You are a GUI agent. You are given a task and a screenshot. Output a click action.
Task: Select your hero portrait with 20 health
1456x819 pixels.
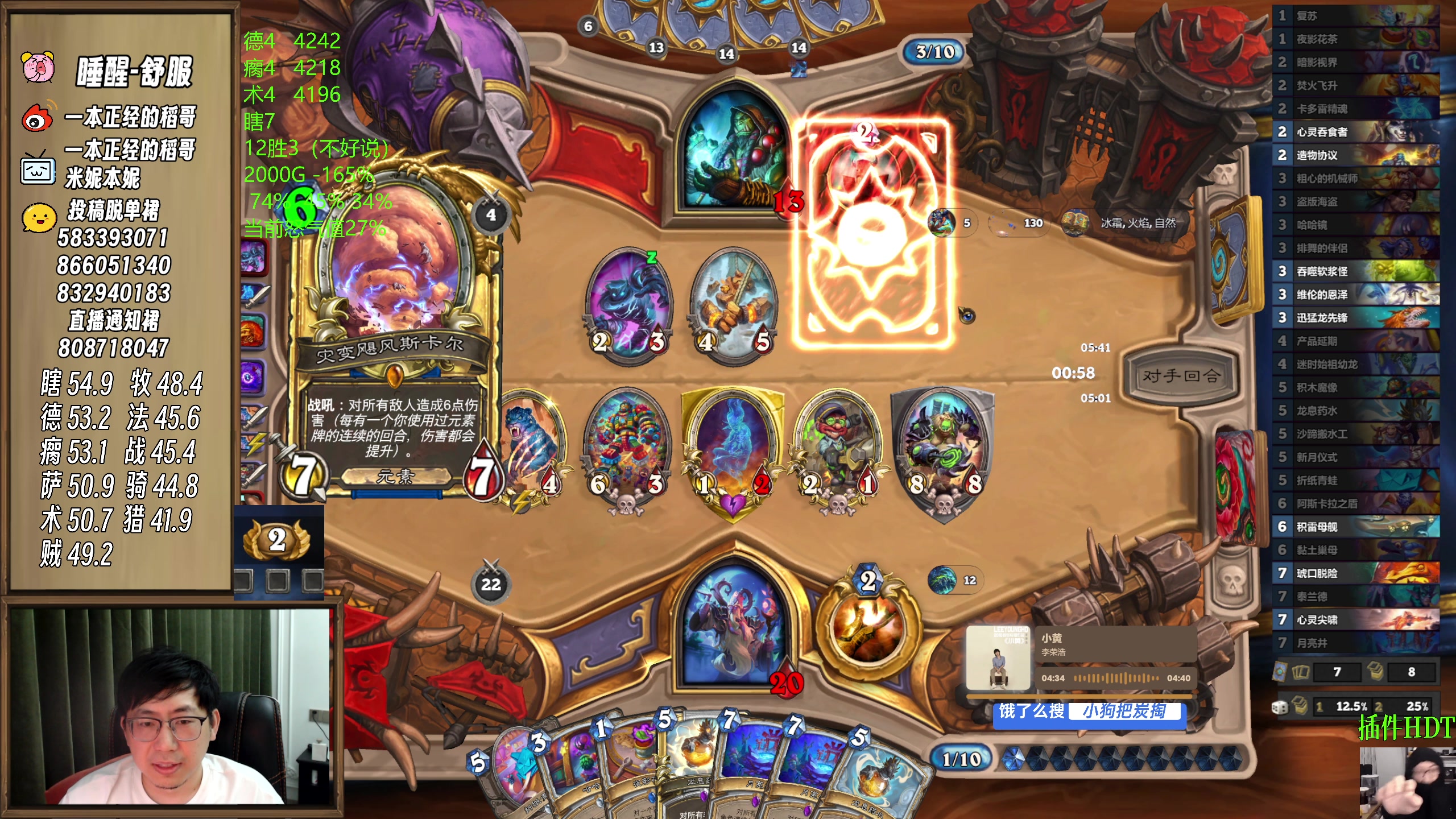click(734, 626)
